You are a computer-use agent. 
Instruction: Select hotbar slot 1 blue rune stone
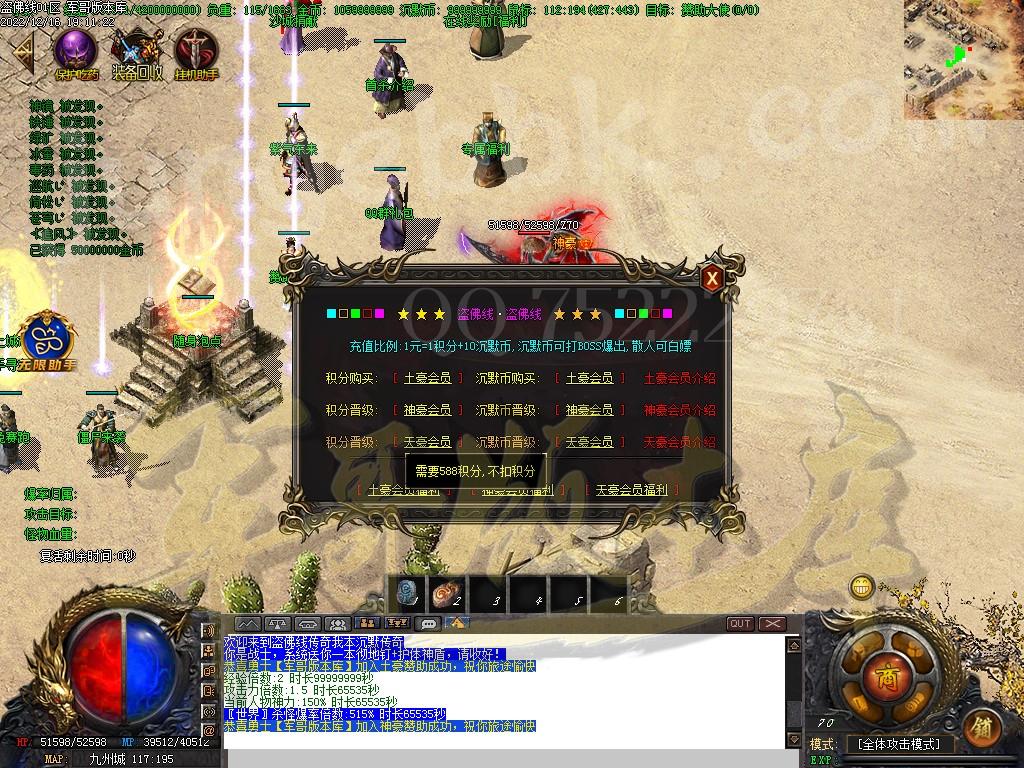[409, 594]
